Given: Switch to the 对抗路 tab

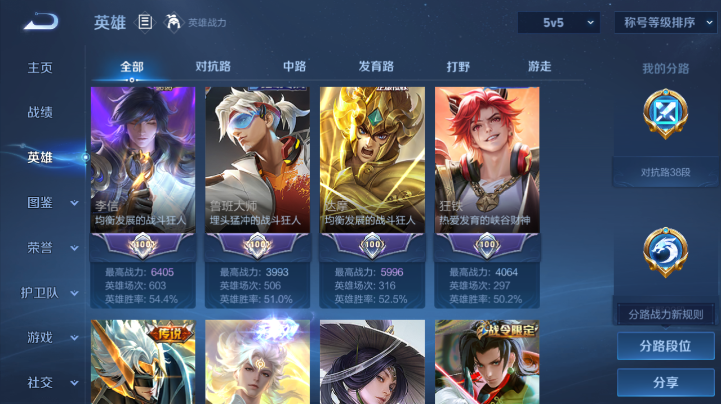Looking at the screenshot, I should [213, 67].
